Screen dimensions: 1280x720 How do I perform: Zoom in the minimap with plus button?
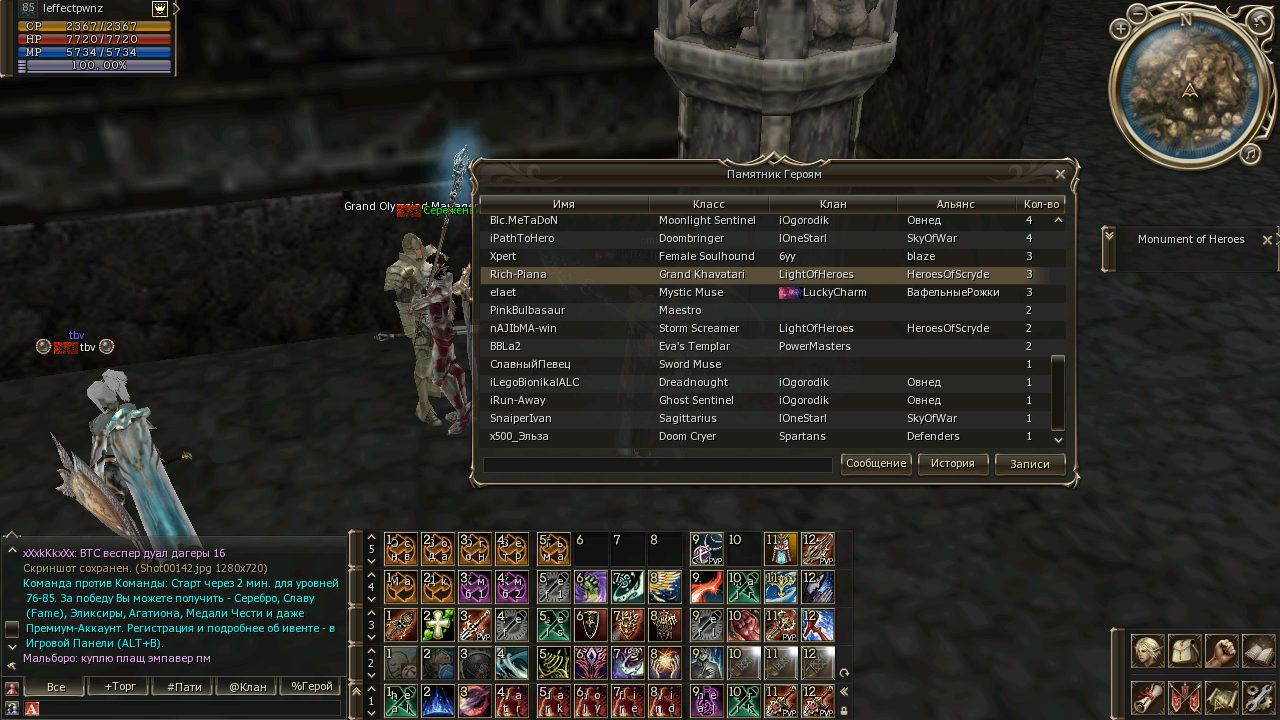click(1120, 29)
